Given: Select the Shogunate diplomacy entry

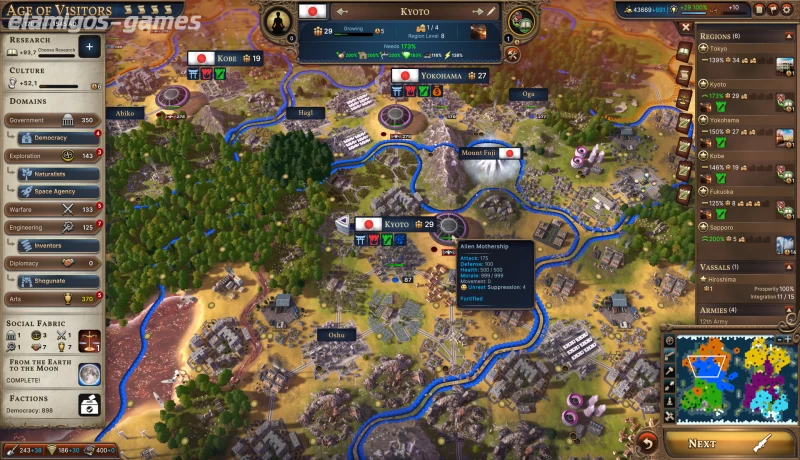Looking at the screenshot, I should click(x=50, y=281).
